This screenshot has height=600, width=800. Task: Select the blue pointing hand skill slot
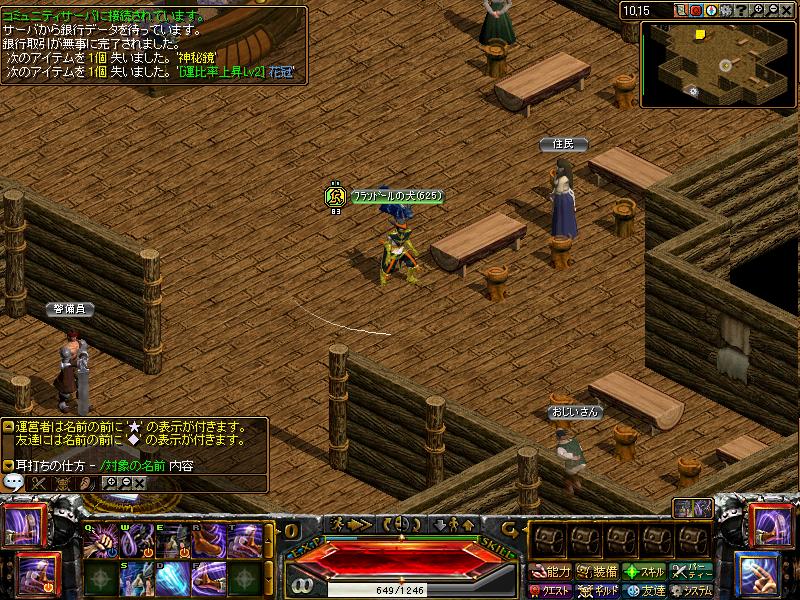point(759,574)
